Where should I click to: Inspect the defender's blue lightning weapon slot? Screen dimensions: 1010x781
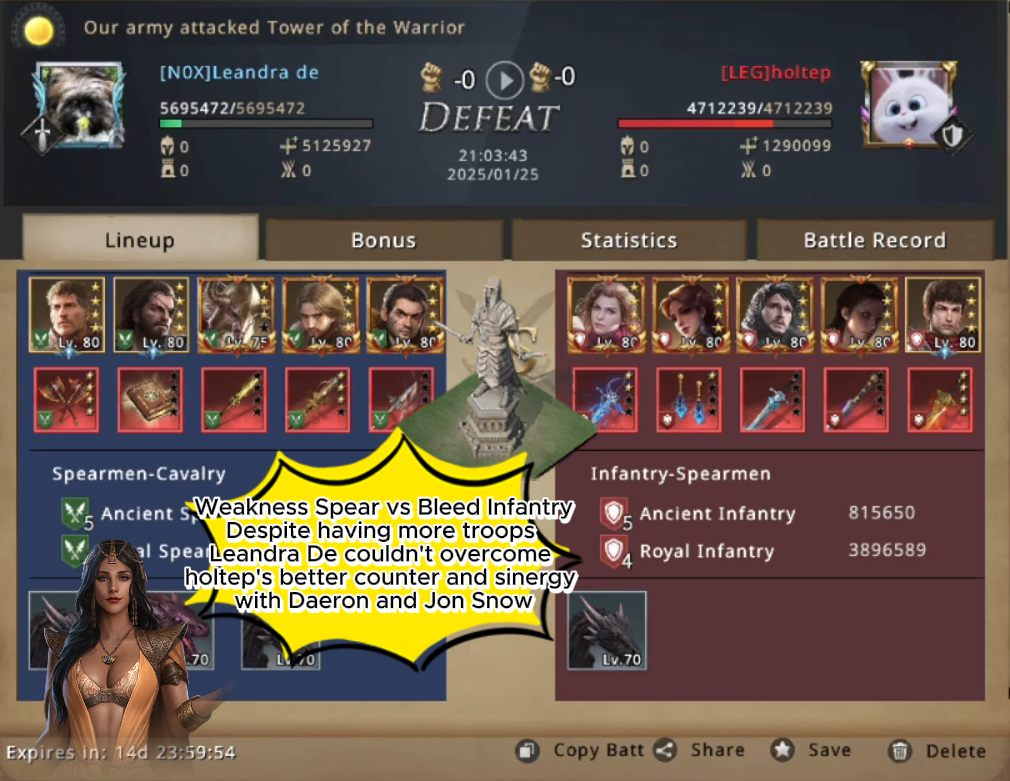click(x=604, y=400)
